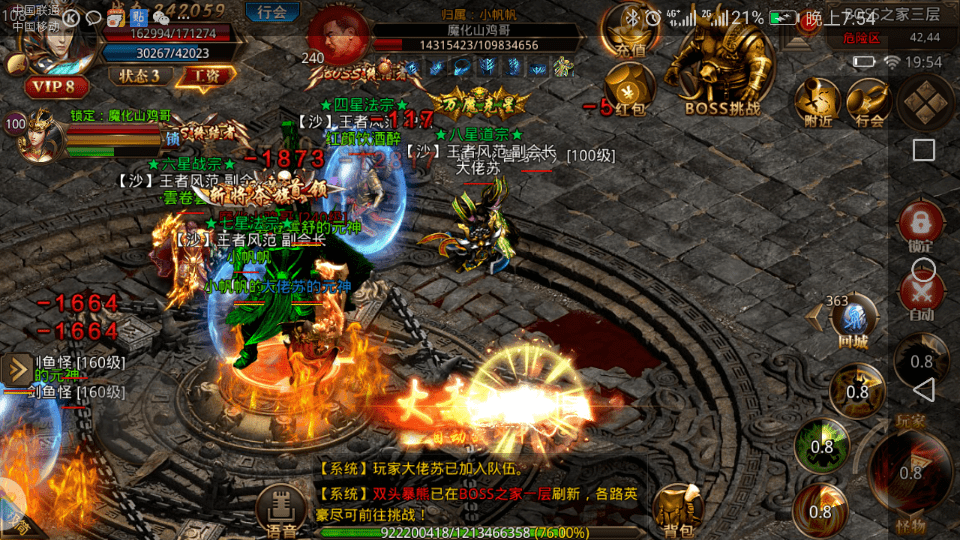This screenshot has width=960, height=540.
Task: Open the 行会 guild horn icon
Action: 869,104
